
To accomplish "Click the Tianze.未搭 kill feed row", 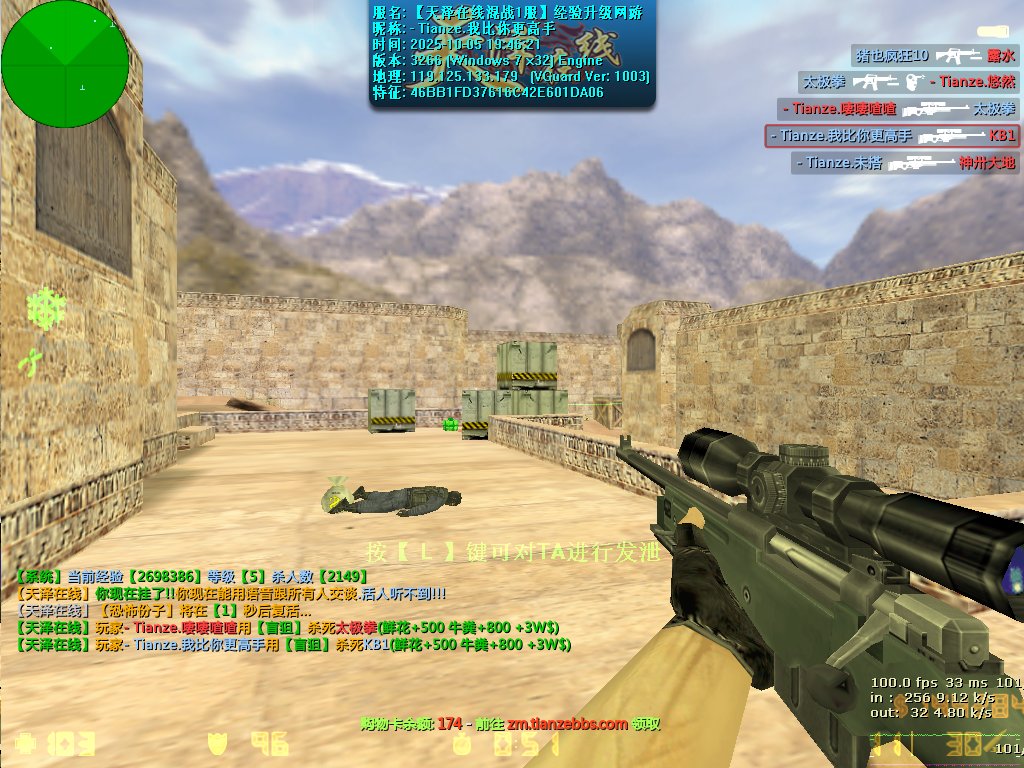I will (905, 162).
